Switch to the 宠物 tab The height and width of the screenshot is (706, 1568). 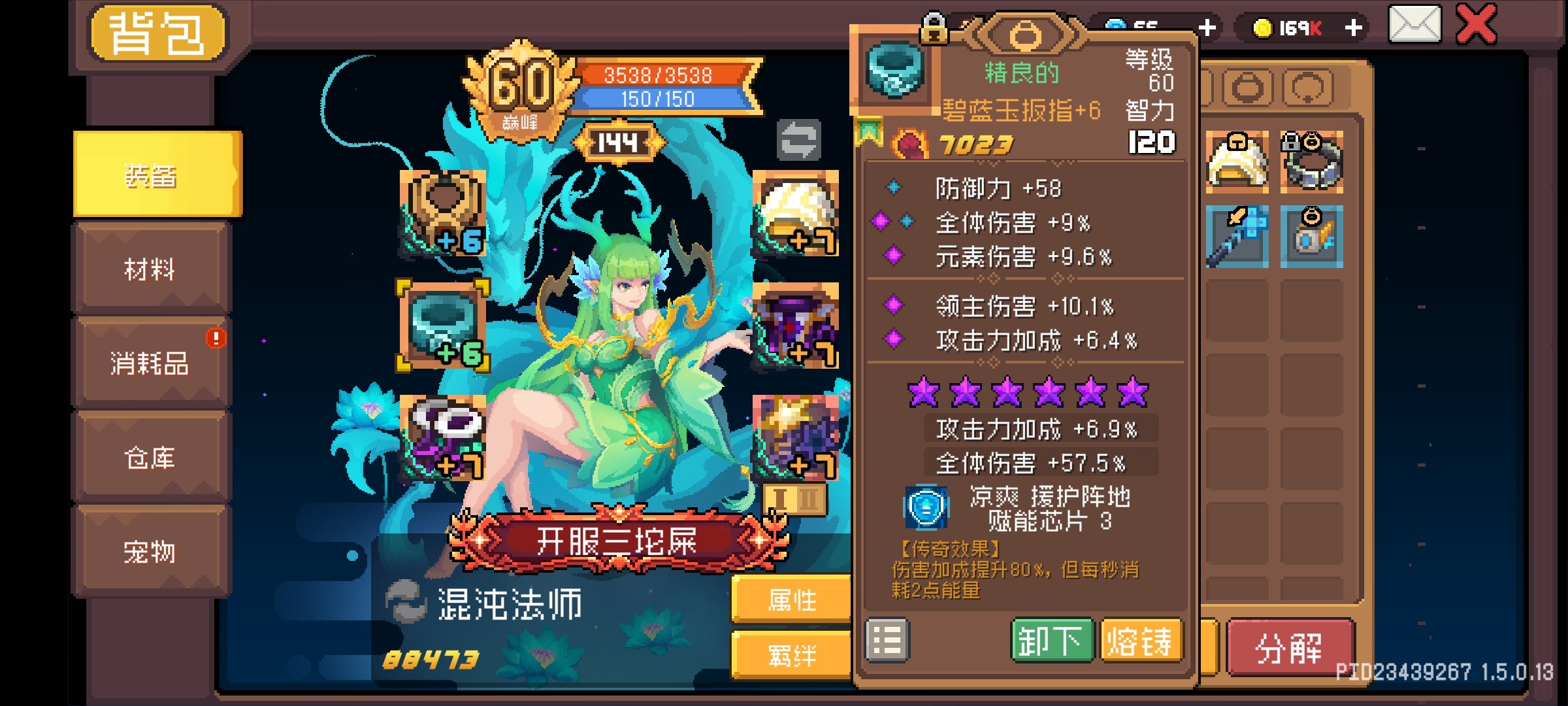pyautogui.click(x=150, y=552)
